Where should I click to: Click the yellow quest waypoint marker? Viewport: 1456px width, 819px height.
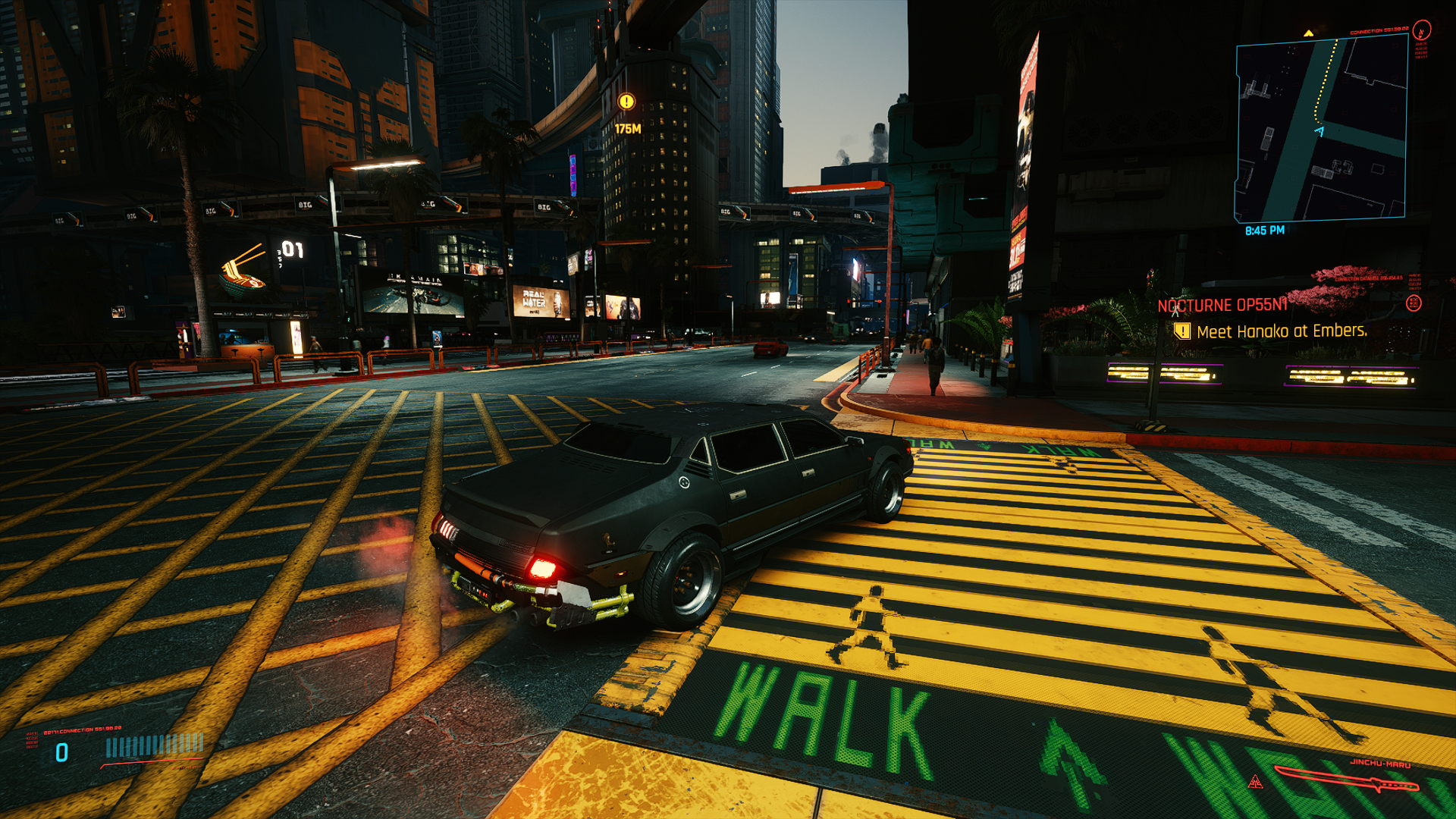[x=626, y=102]
